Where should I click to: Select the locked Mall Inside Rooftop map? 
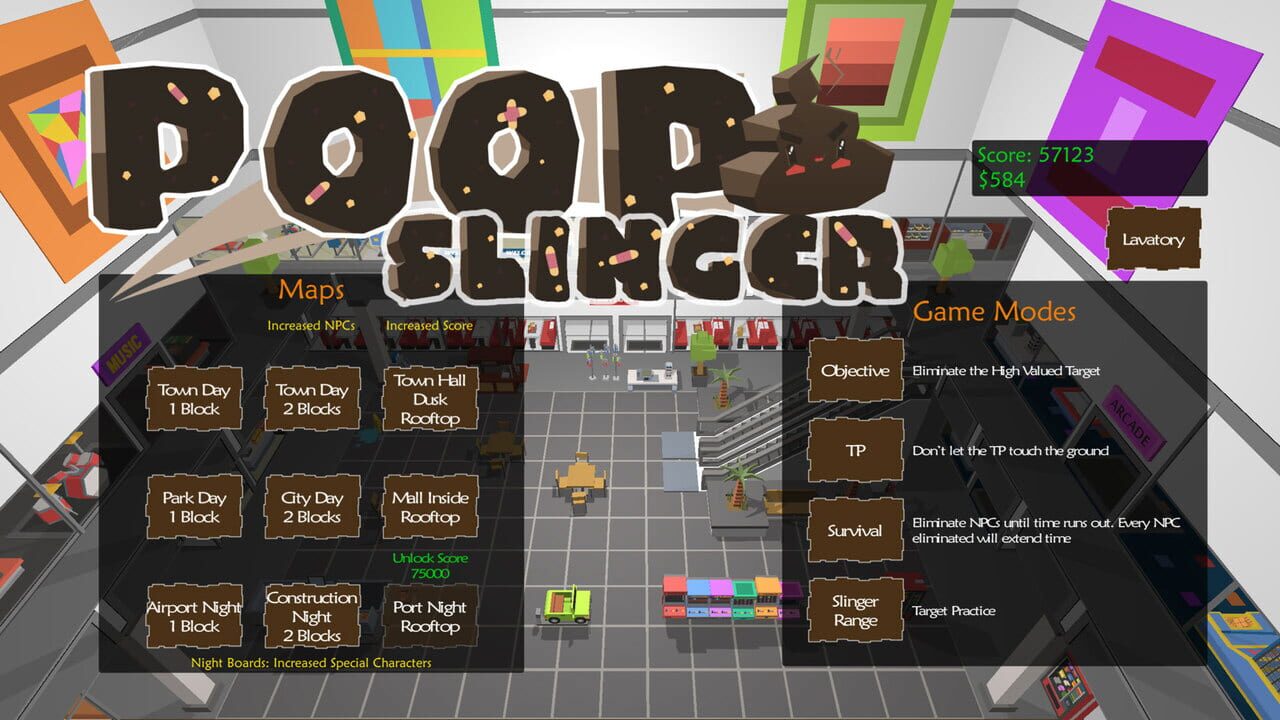coord(429,506)
